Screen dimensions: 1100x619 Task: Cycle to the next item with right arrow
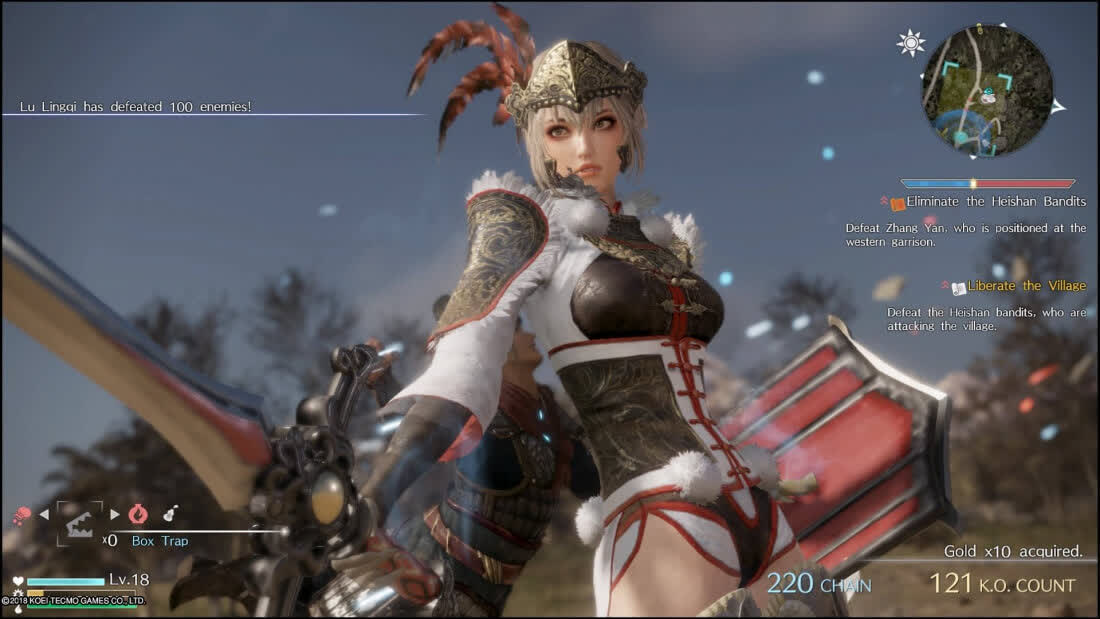pos(115,515)
